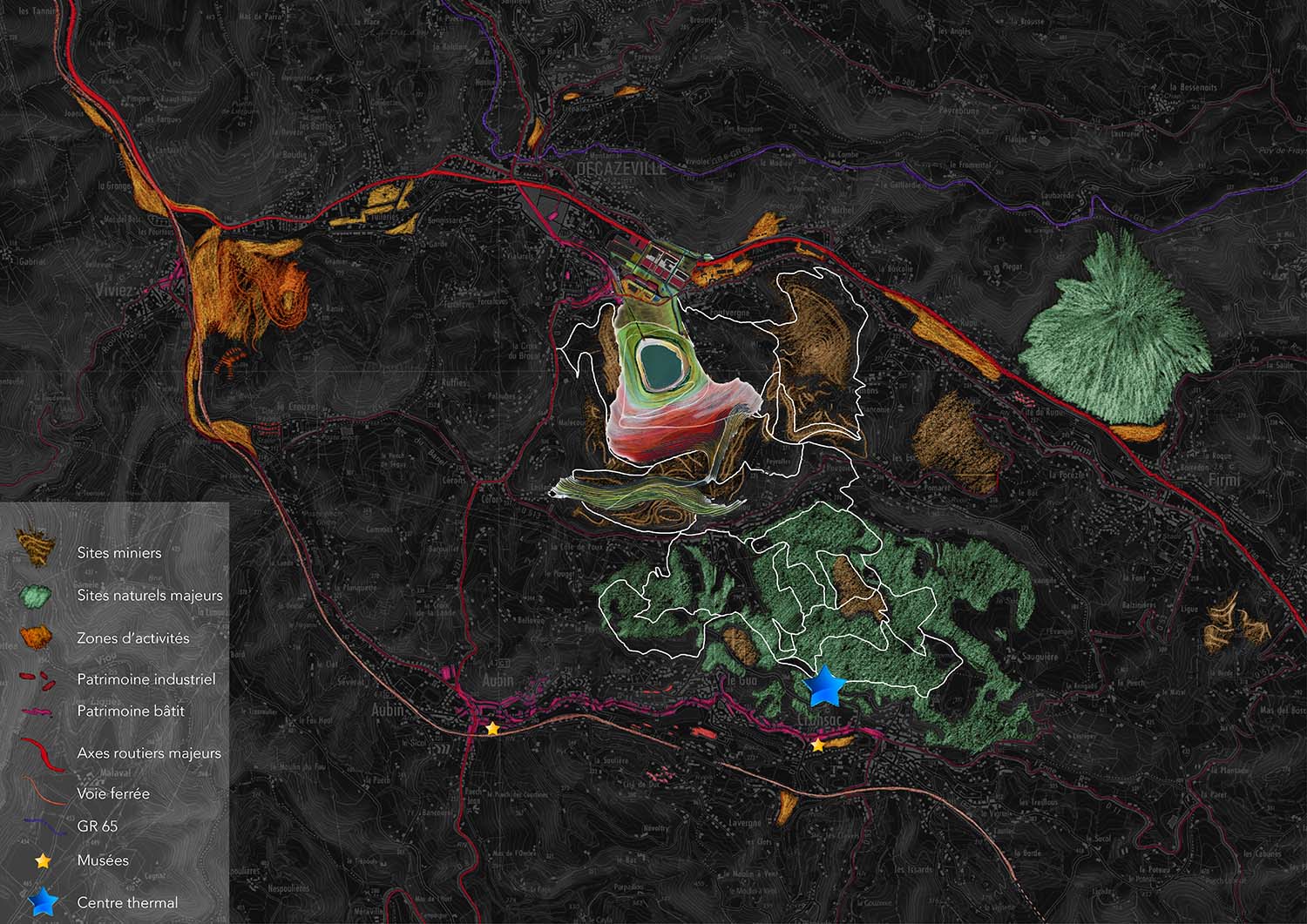Click the Centre thermal legend entry
The width and height of the screenshot is (1307, 924).
(x=127, y=903)
